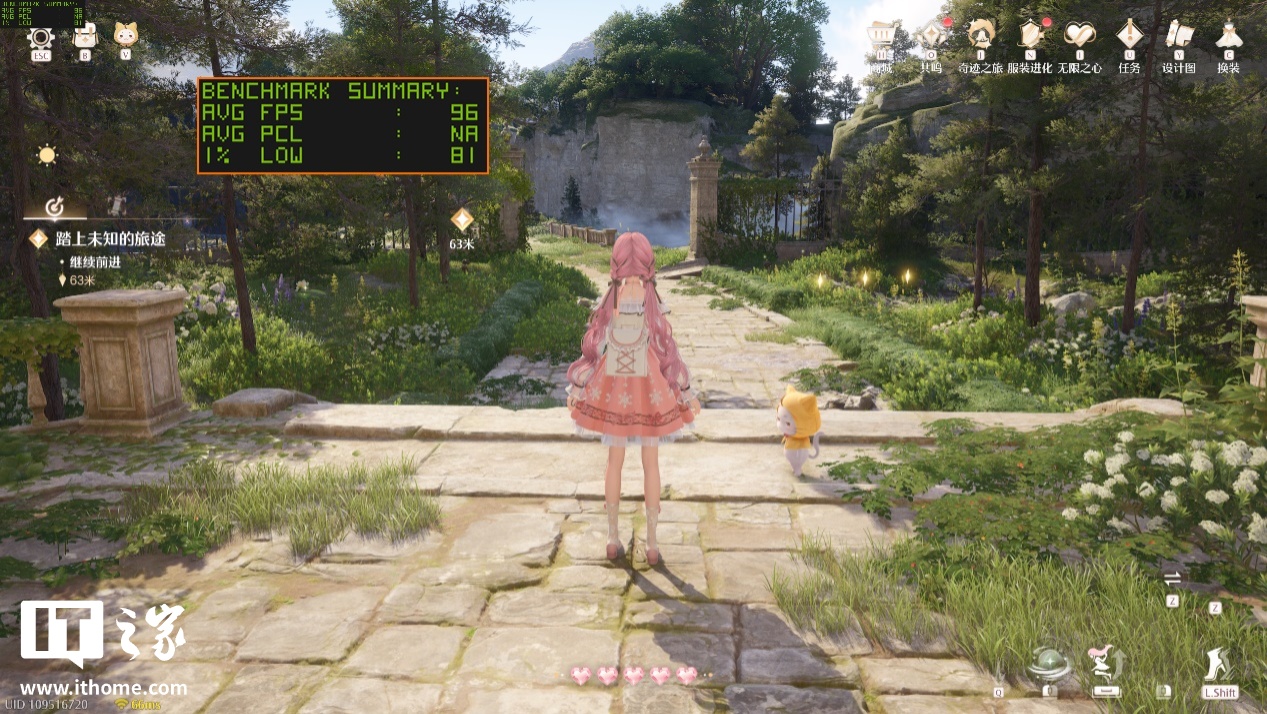The image size is (1267, 714).
Task: Click the sun time-of-day icon
Action: click(x=46, y=155)
